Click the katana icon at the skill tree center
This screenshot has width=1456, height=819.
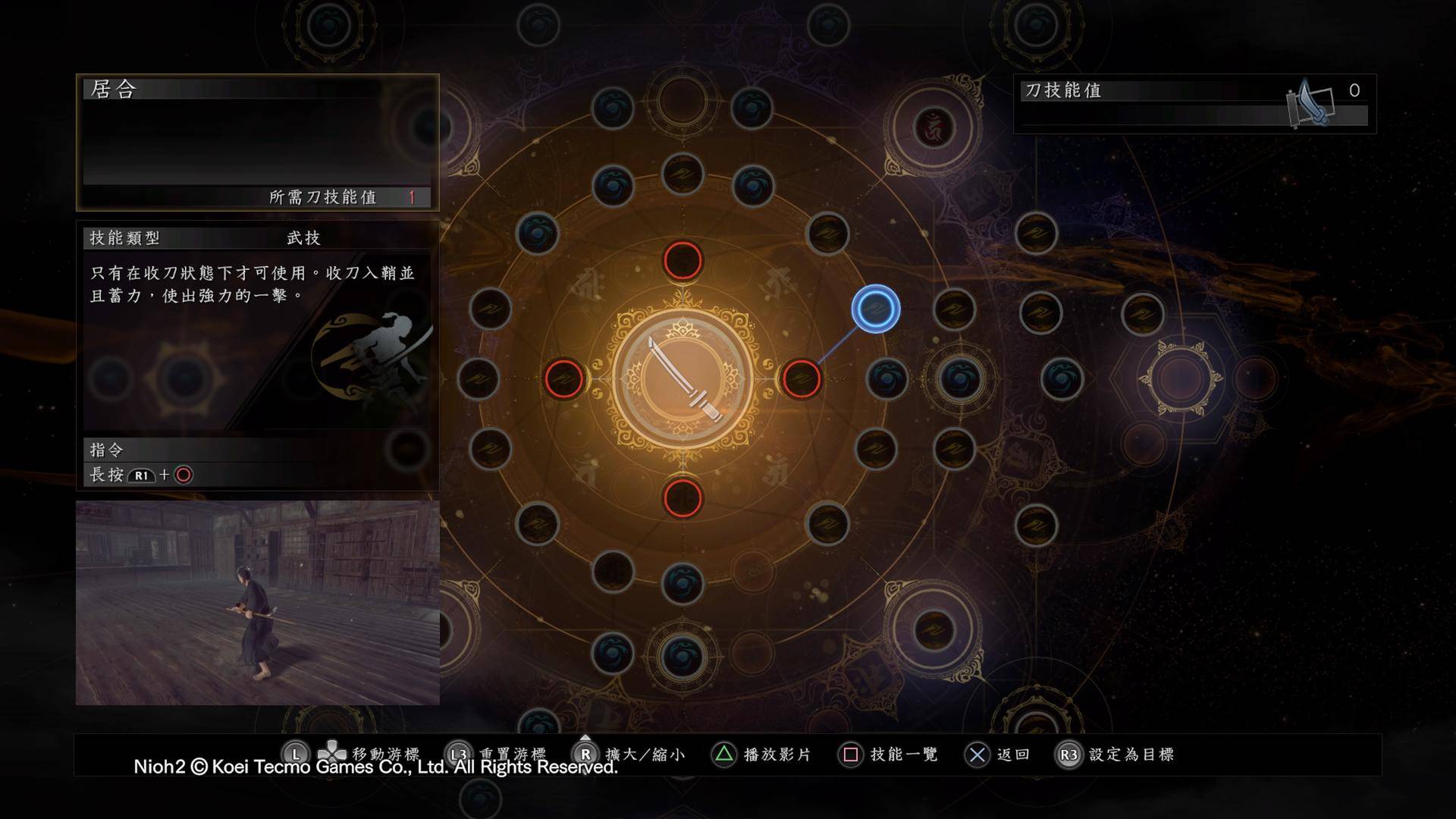[682, 378]
